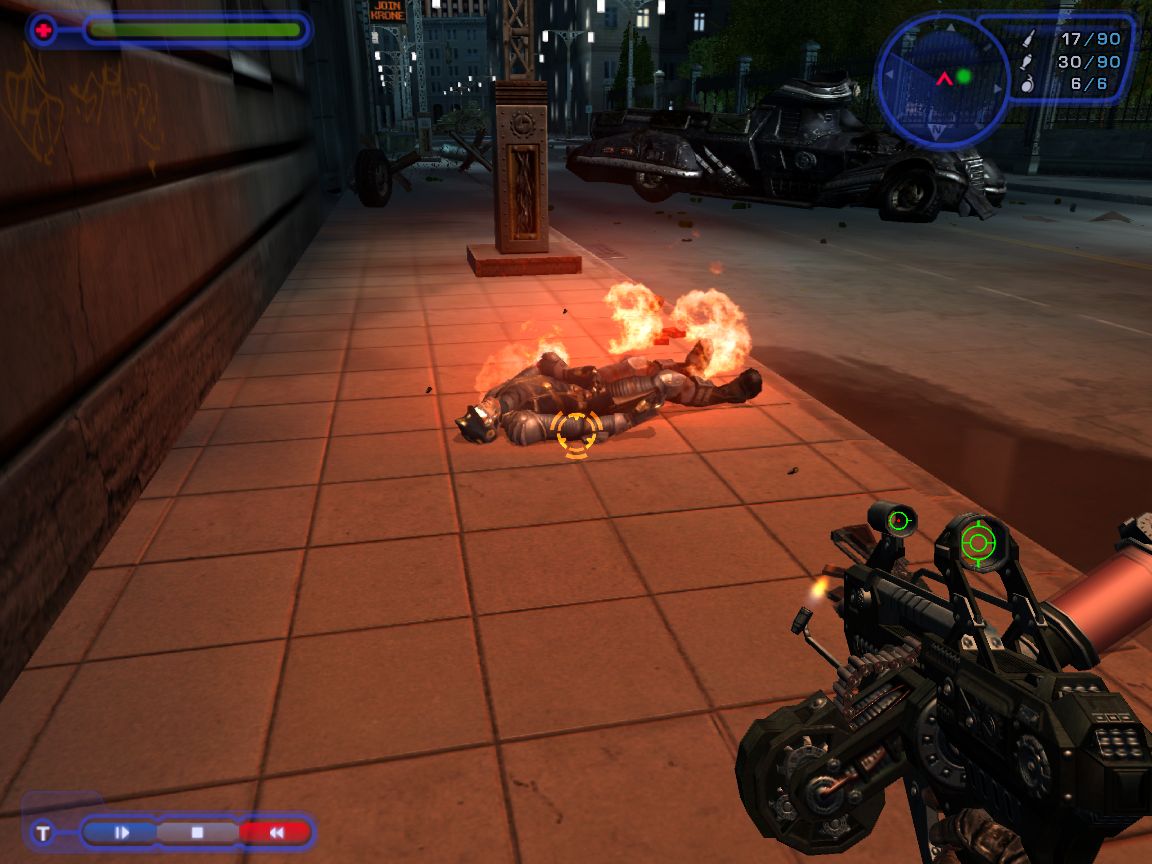This screenshot has height=864, width=1152.
Task: Click the green objective dot on radar
Action: click(964, 76)
